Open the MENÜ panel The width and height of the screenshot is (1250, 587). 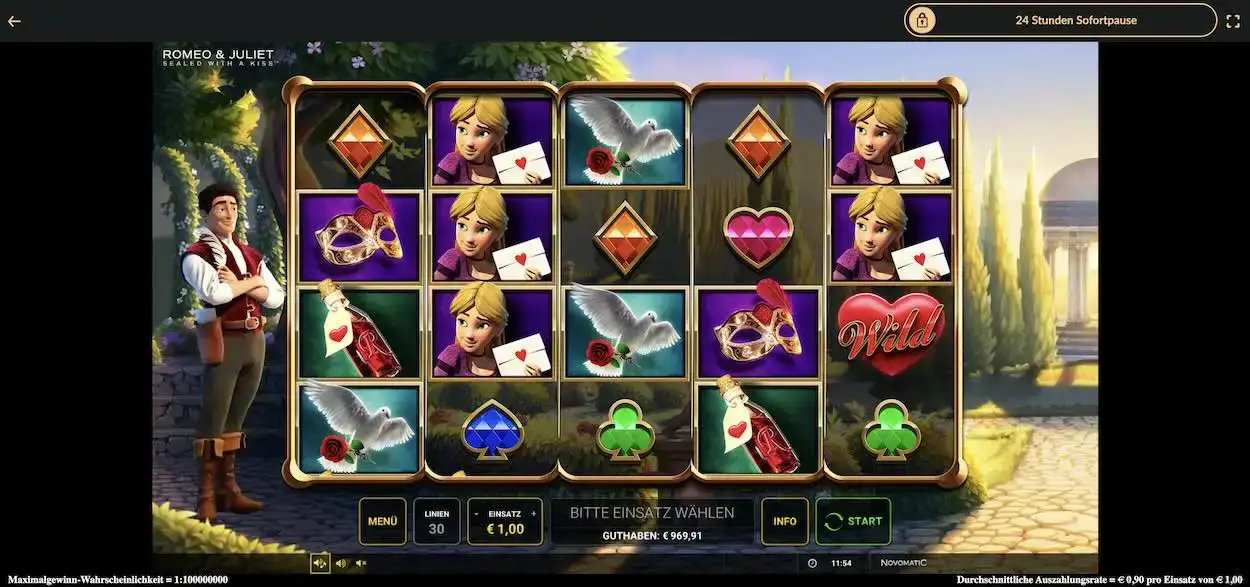[382, 521]
